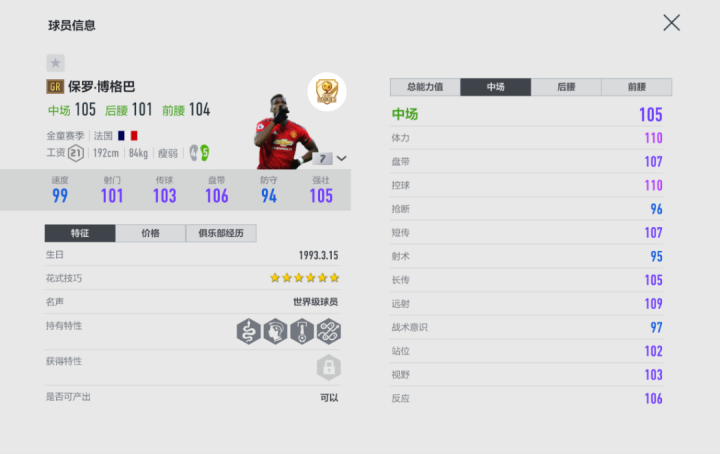Switch to the 总能力值 tab
The image size is (720, 454).
pos(425,87)
